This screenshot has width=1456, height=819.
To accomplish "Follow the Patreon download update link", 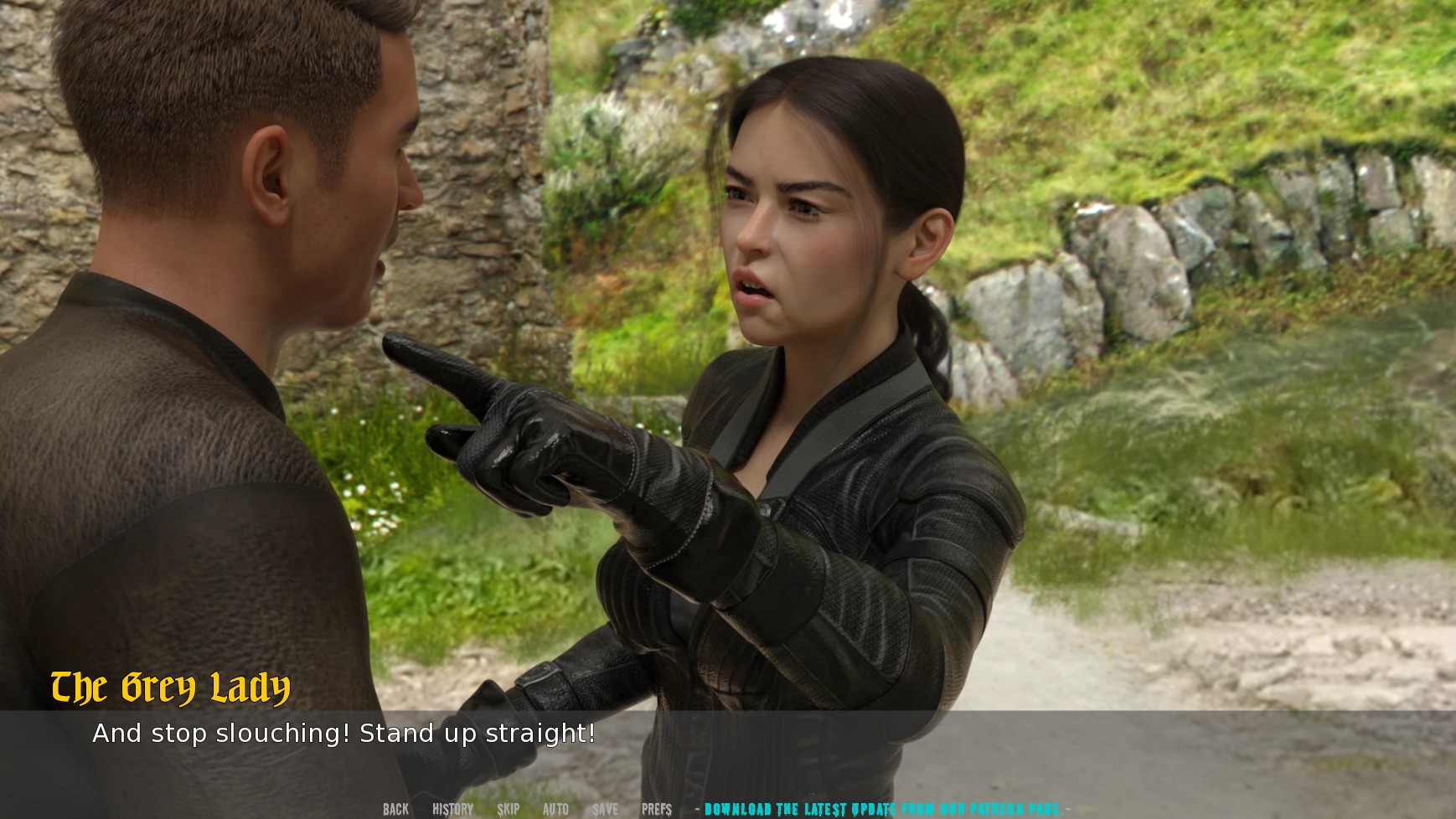I will [883, 809].
